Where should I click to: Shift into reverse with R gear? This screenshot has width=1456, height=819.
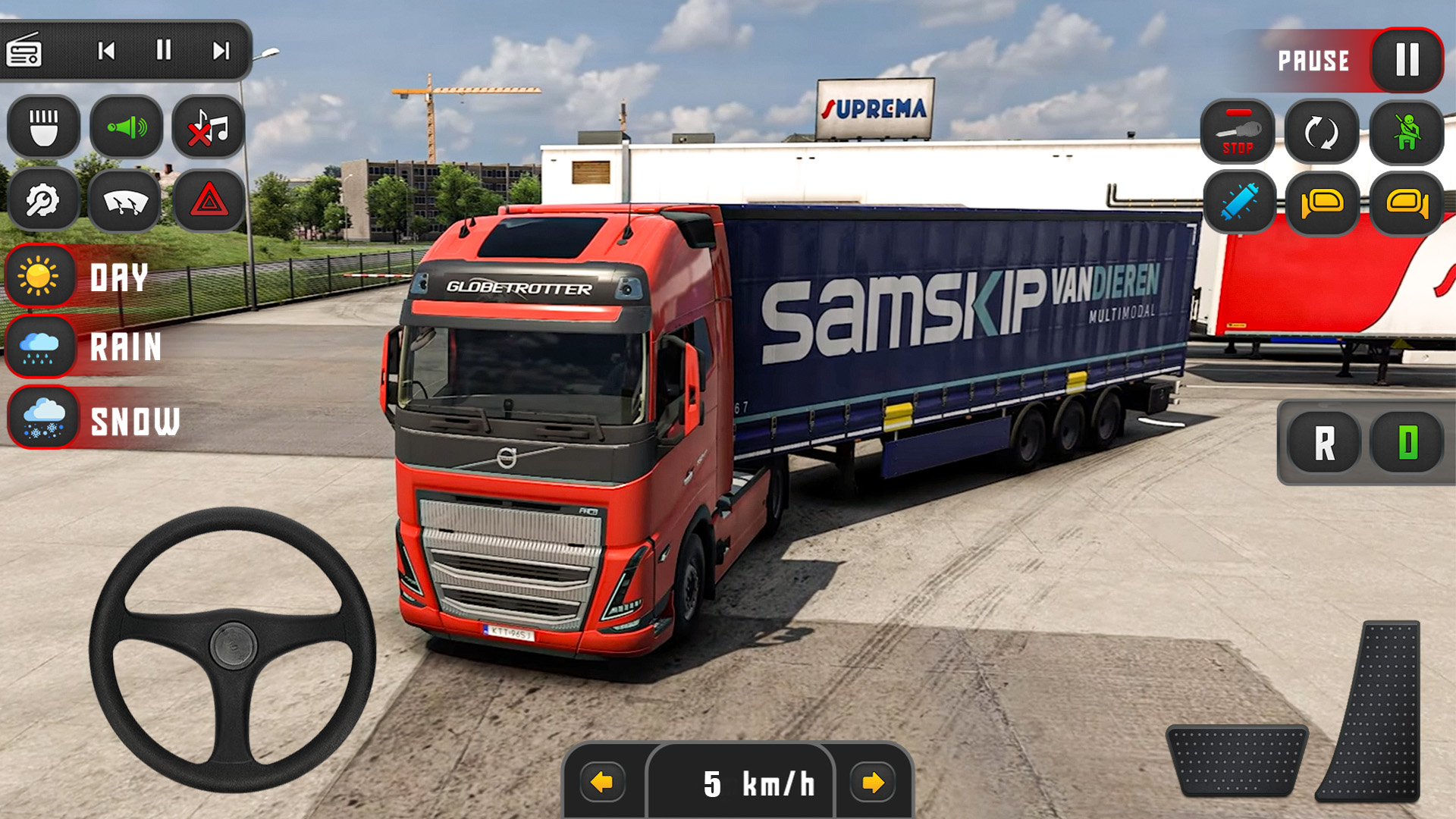pyautogui.click(x=1327, y=443)
